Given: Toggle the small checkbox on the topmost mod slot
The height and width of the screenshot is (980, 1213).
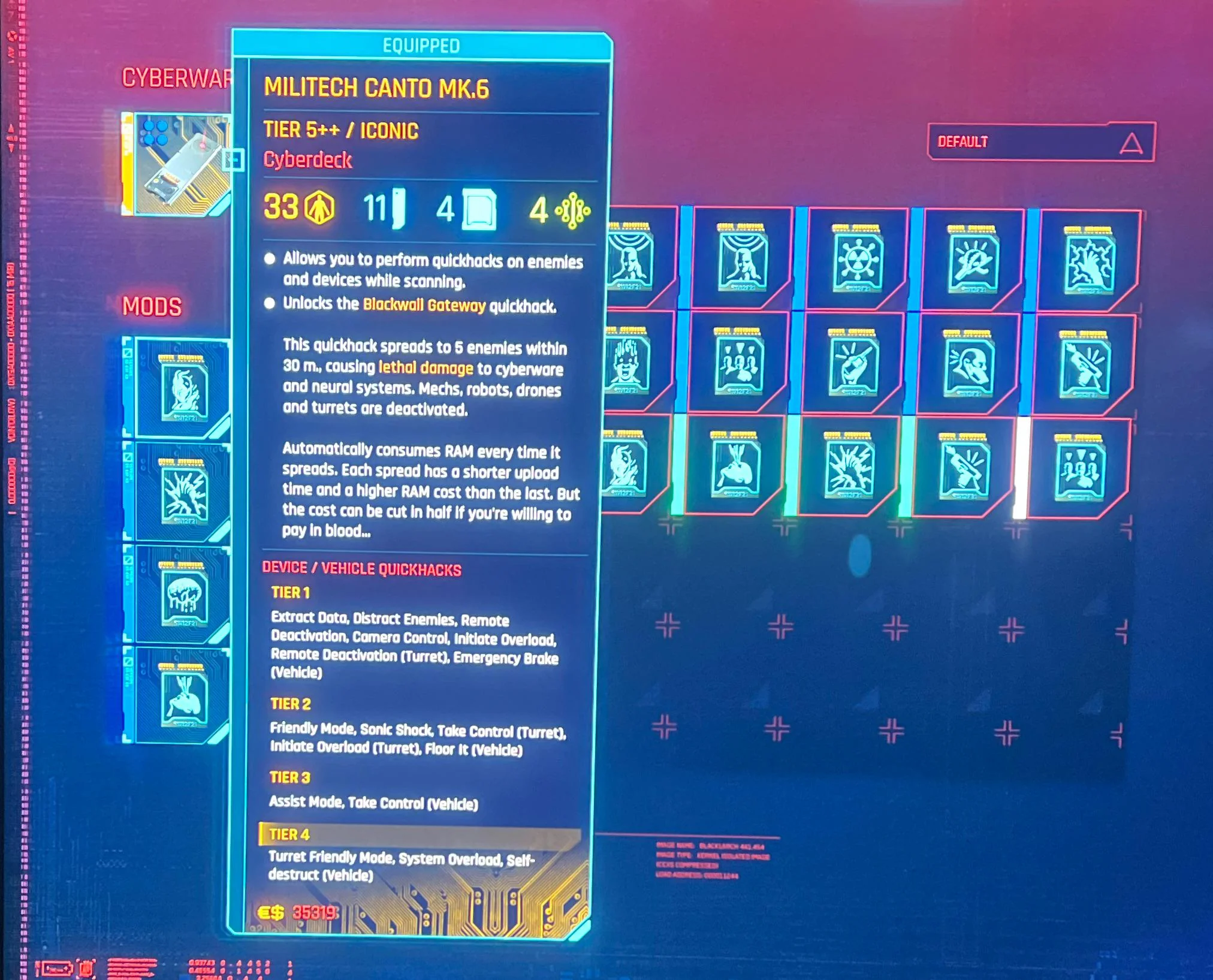Looking at the screenshot, I should coord(127,354).
